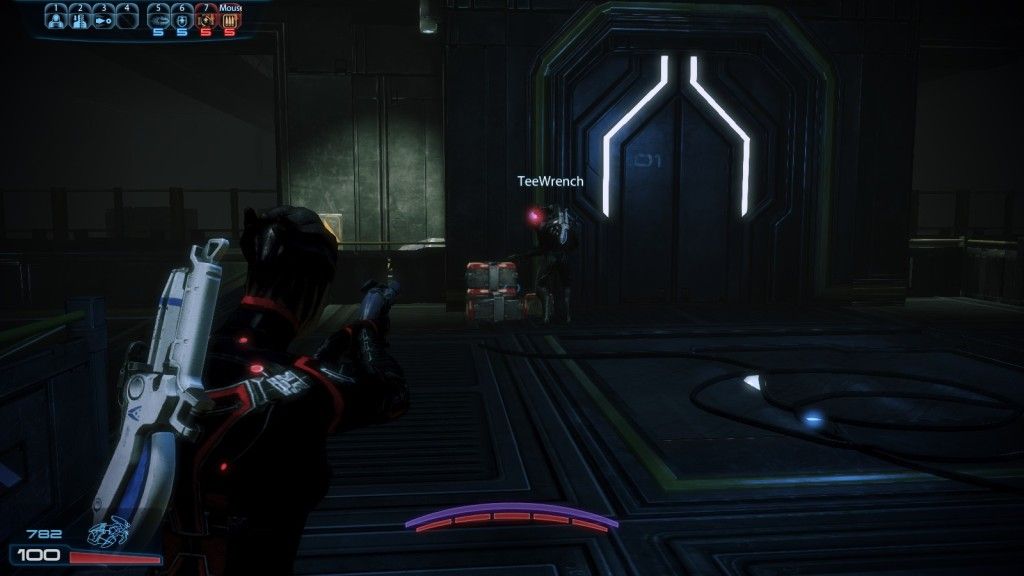Select the ammo pack in the Mouse slot

tap(229, 20)
